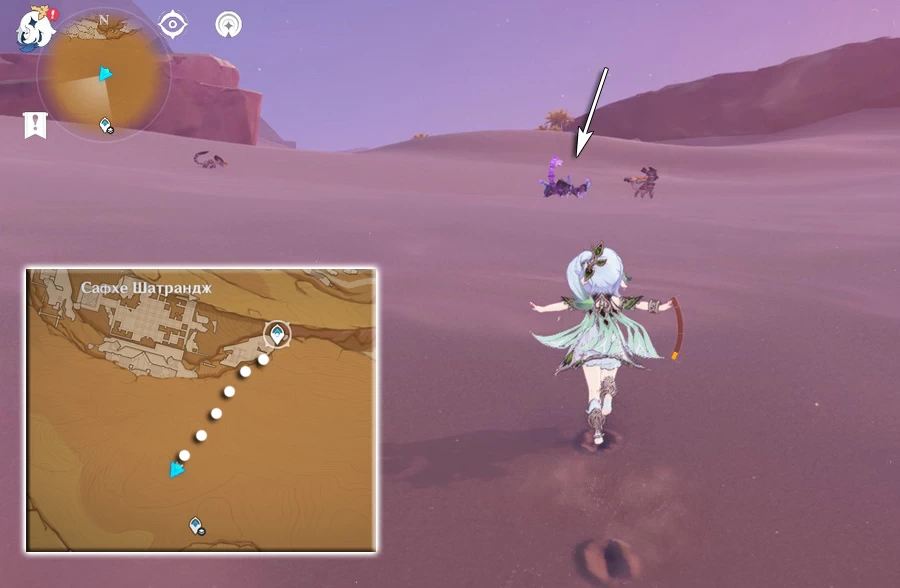Open the quest banner icon with exclamation mark
This screenshot has height=588, width=900.
coord(34,125)
